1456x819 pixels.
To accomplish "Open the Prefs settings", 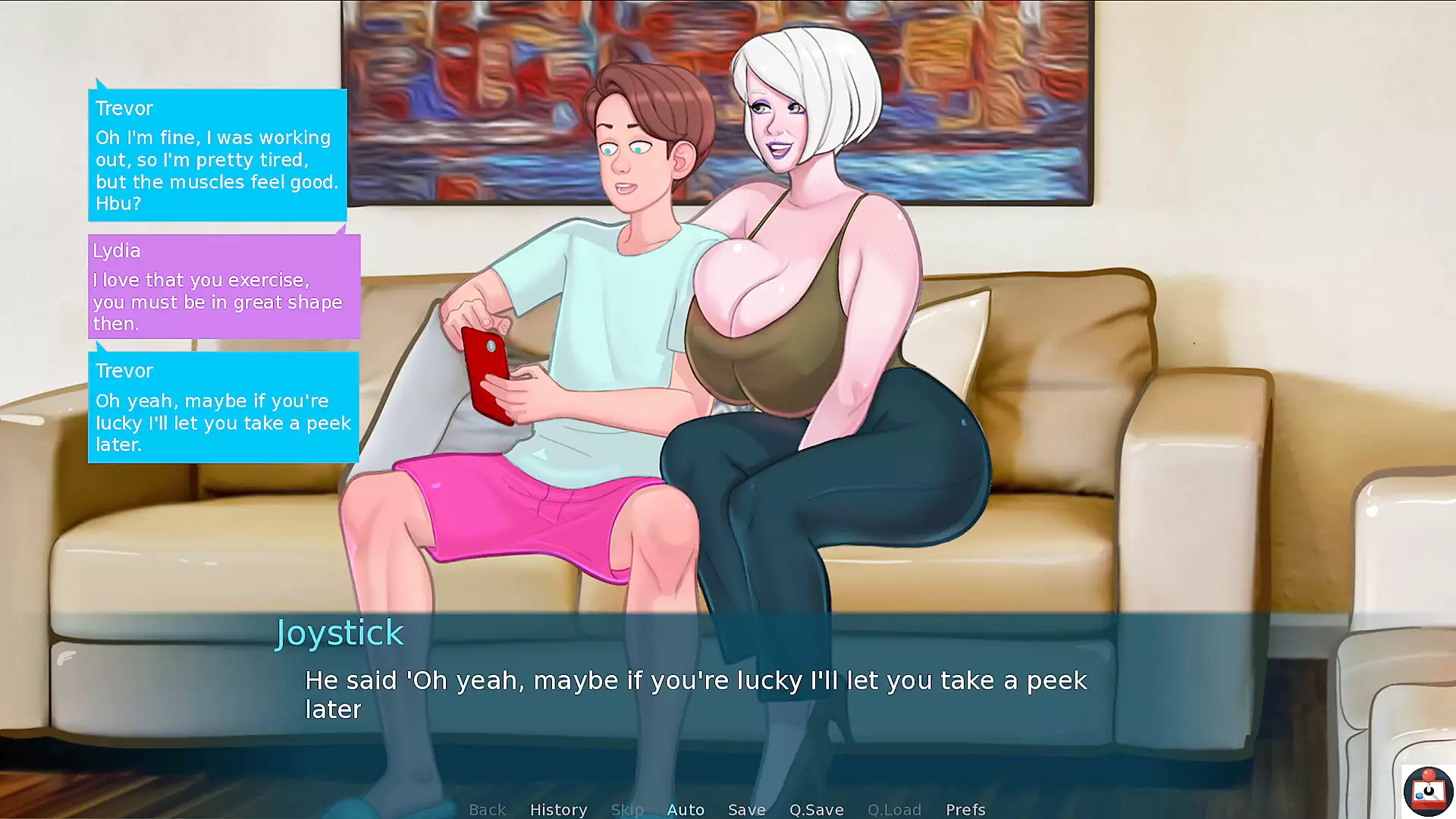I will (965, 809).
